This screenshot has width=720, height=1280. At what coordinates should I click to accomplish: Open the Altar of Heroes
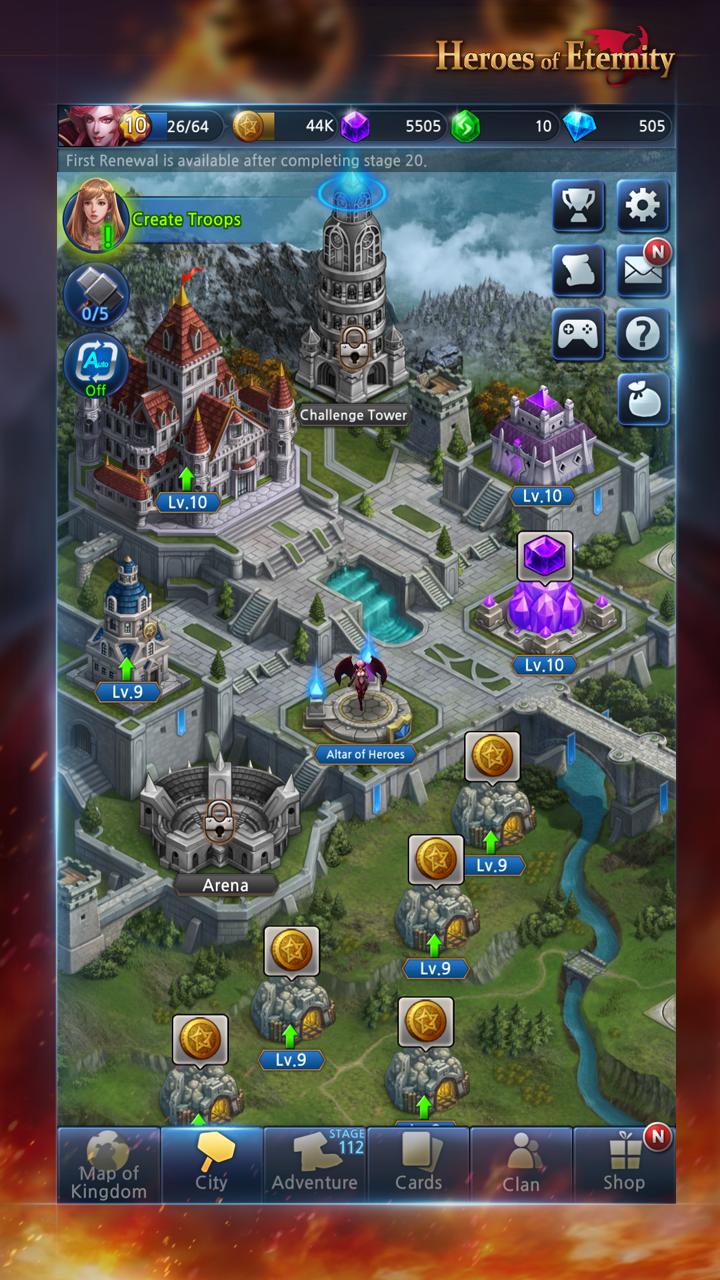point(365,754)
